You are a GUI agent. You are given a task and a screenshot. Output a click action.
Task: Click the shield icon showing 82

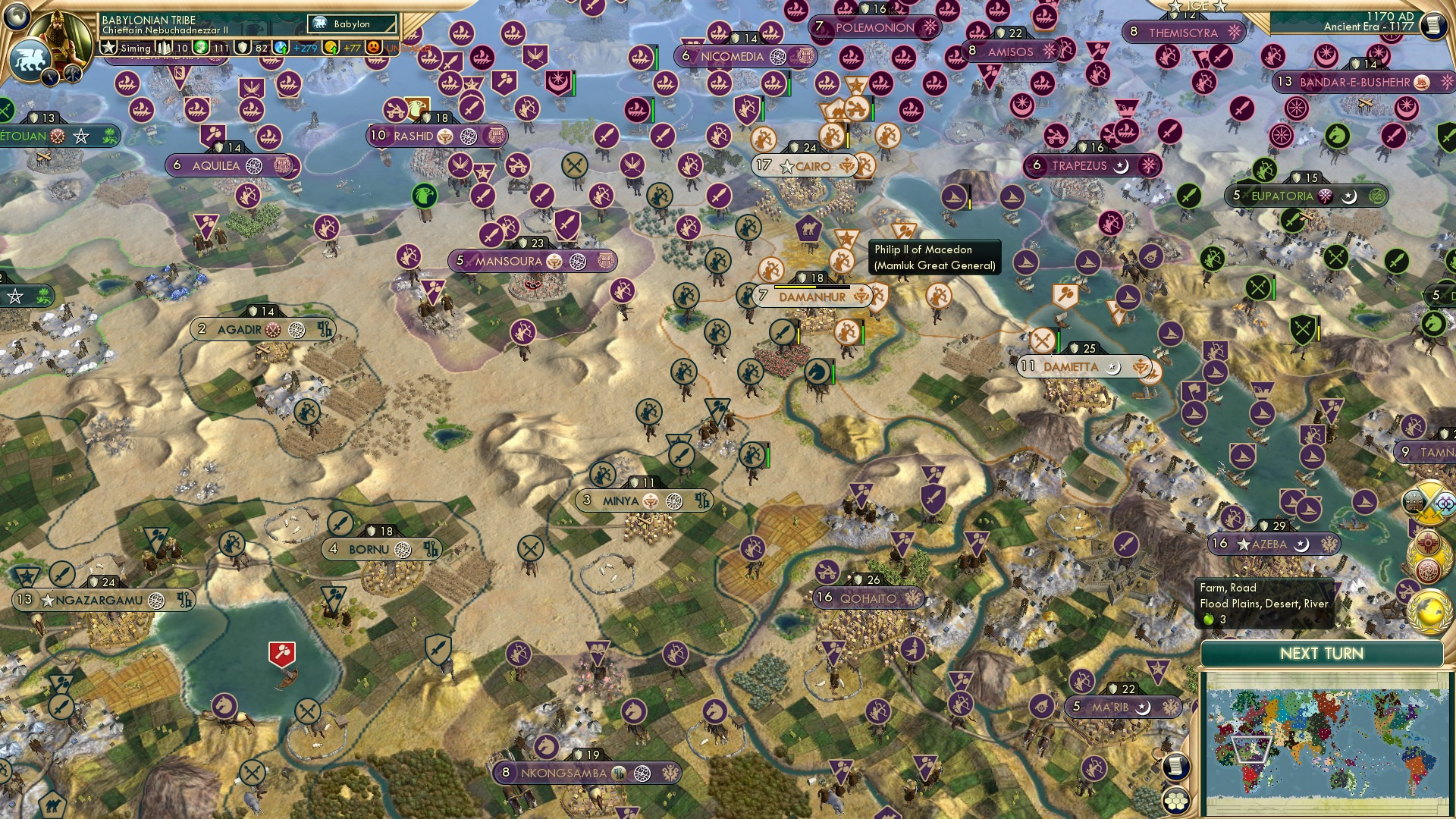(x=242, y=48)
